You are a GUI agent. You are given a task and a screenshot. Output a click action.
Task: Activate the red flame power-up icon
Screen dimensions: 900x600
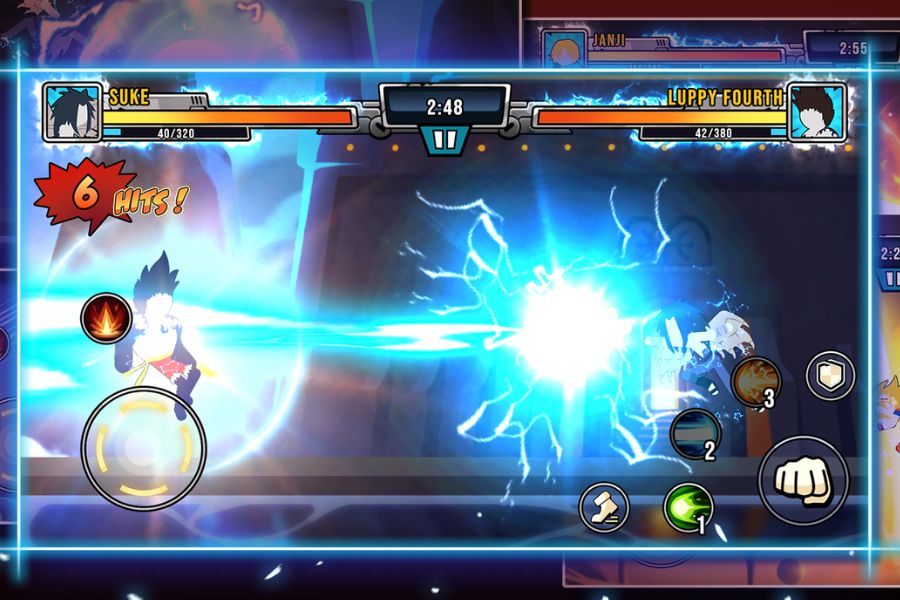point(106,318)
